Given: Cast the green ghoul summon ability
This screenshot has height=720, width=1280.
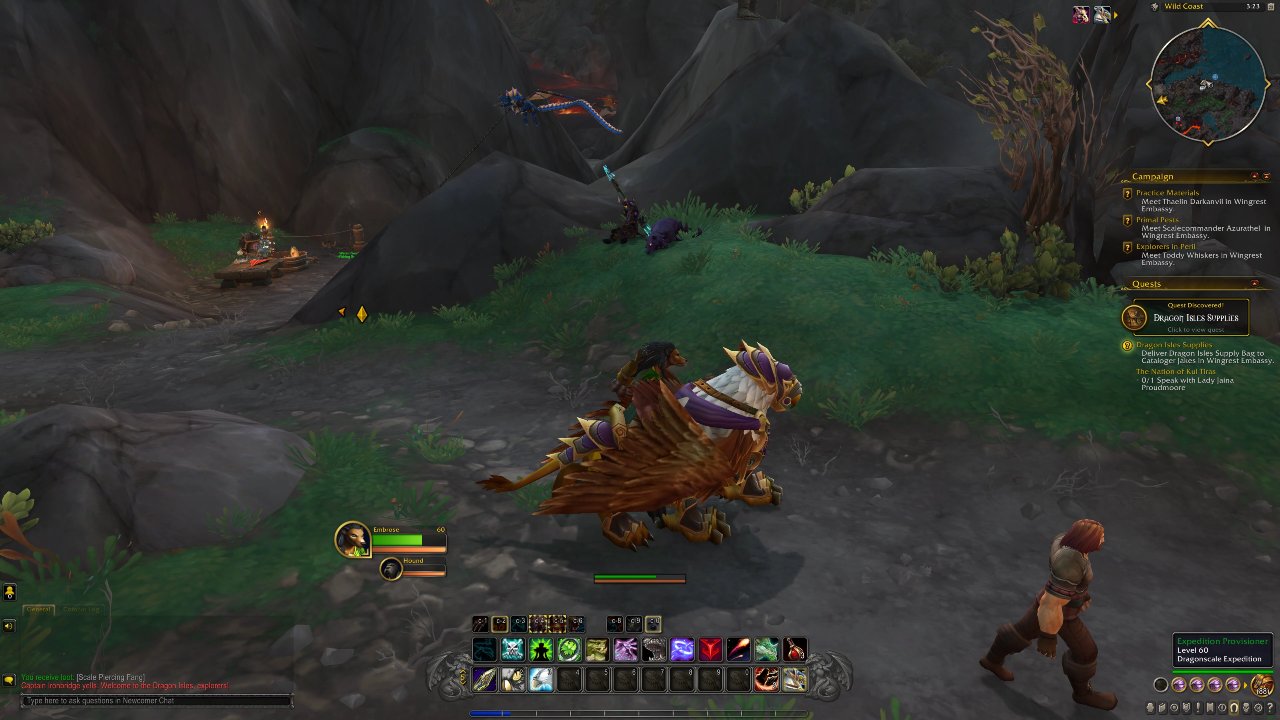Looking at the screenshot, I should (540, 650).
